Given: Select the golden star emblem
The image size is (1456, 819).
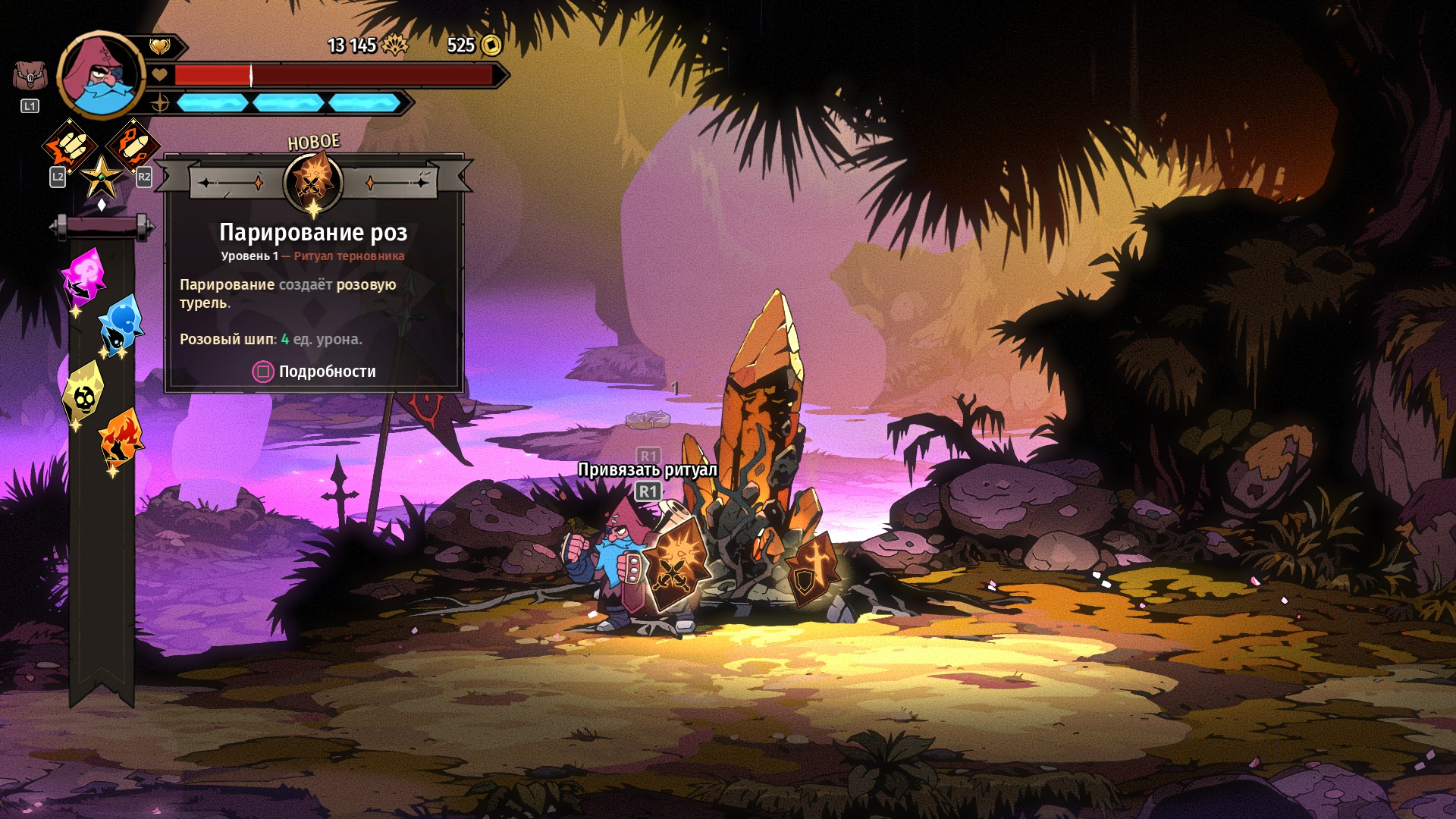Looking at the screenshot, I should [101, 178].
